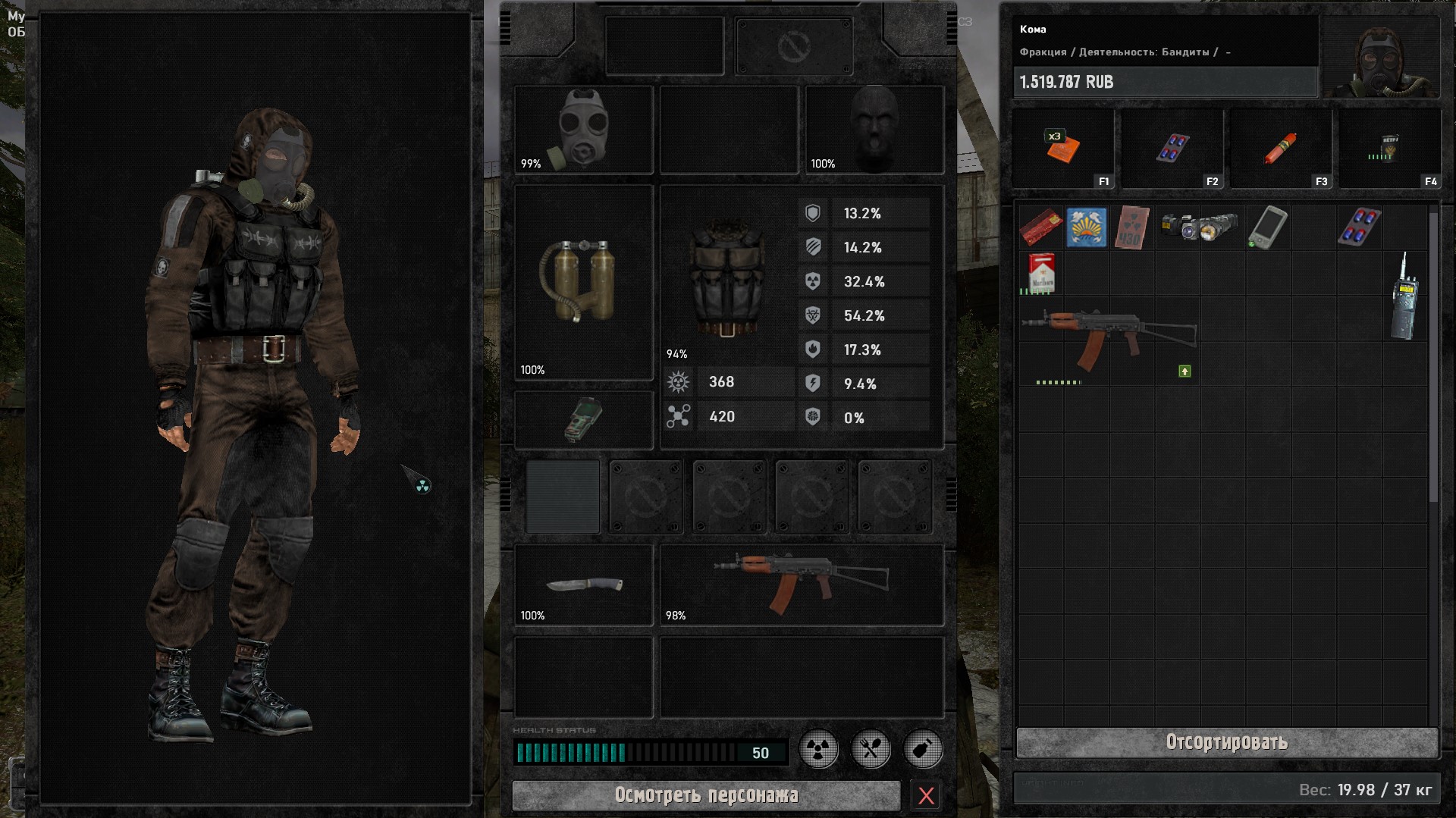Image resolution: width=1456 pixels, height=818 pixels.
Task: Select the black balaclava slot
Action: click(x=874, y=129)
